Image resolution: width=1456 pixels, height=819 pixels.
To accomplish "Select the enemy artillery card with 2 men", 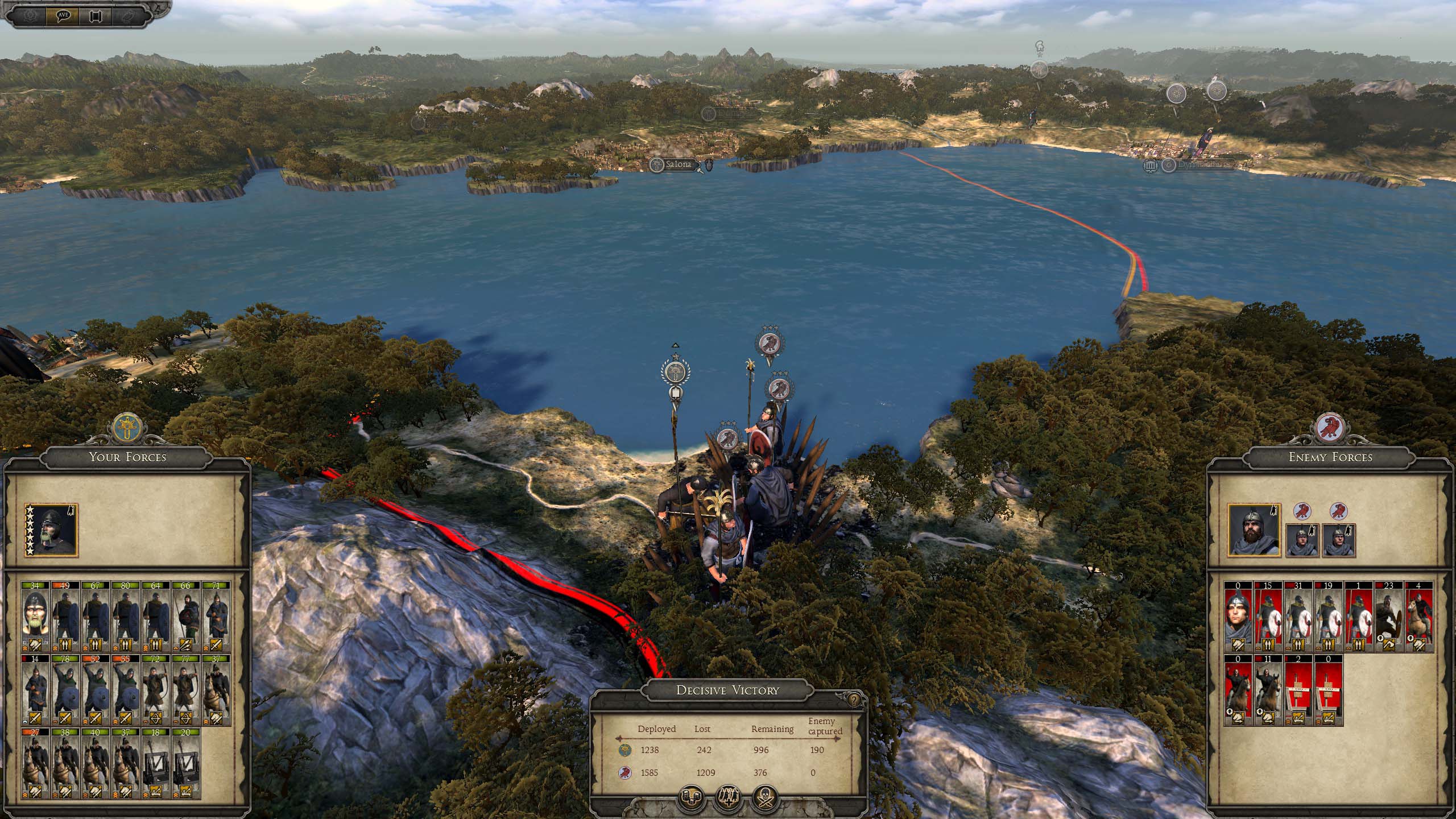I will point(1298,690).
